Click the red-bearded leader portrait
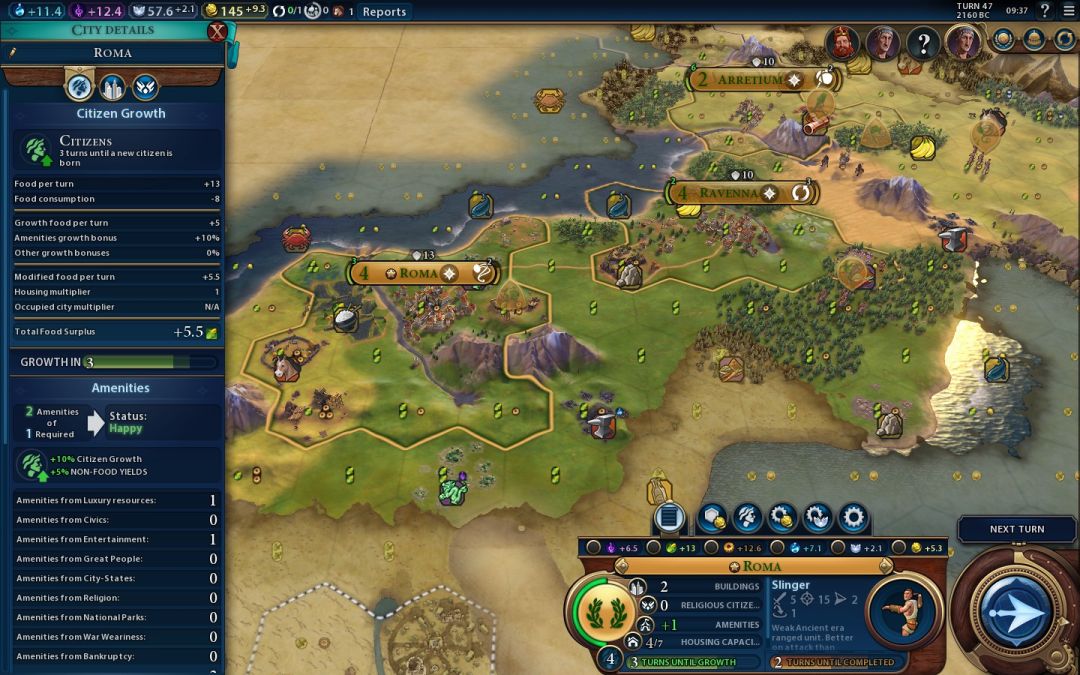Viewport: 1080px width, 675px height. (x=842, y=43)
